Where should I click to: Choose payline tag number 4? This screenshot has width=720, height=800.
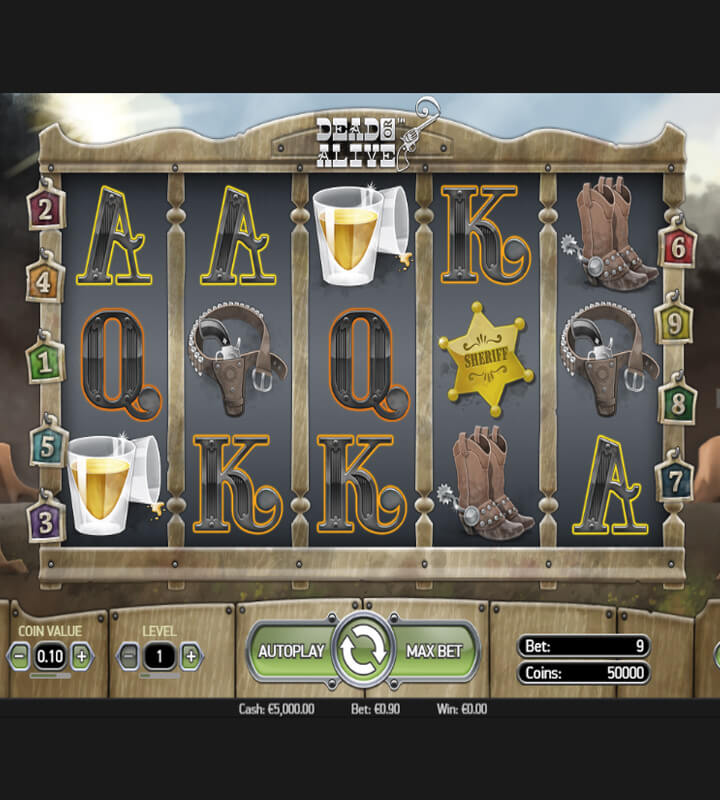pyautogui.click(x=44, y=283)
